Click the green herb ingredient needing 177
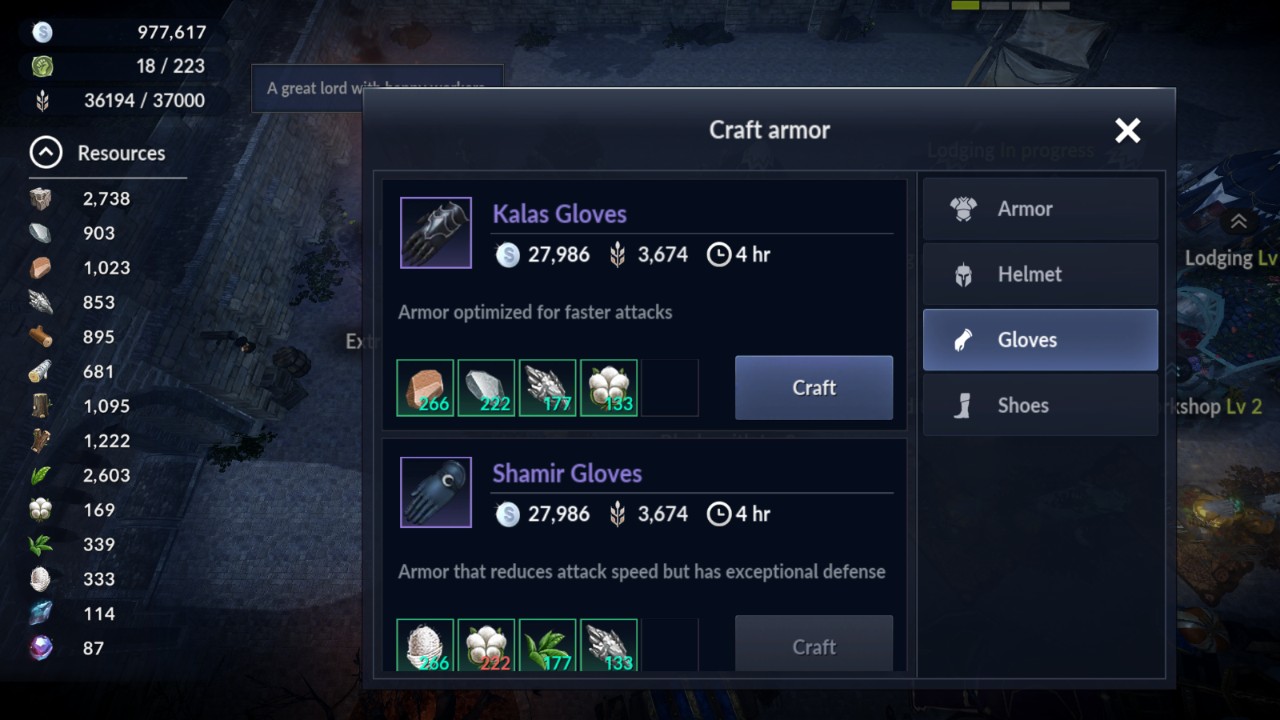1280x720 pixels. click(x=547, y=646)
